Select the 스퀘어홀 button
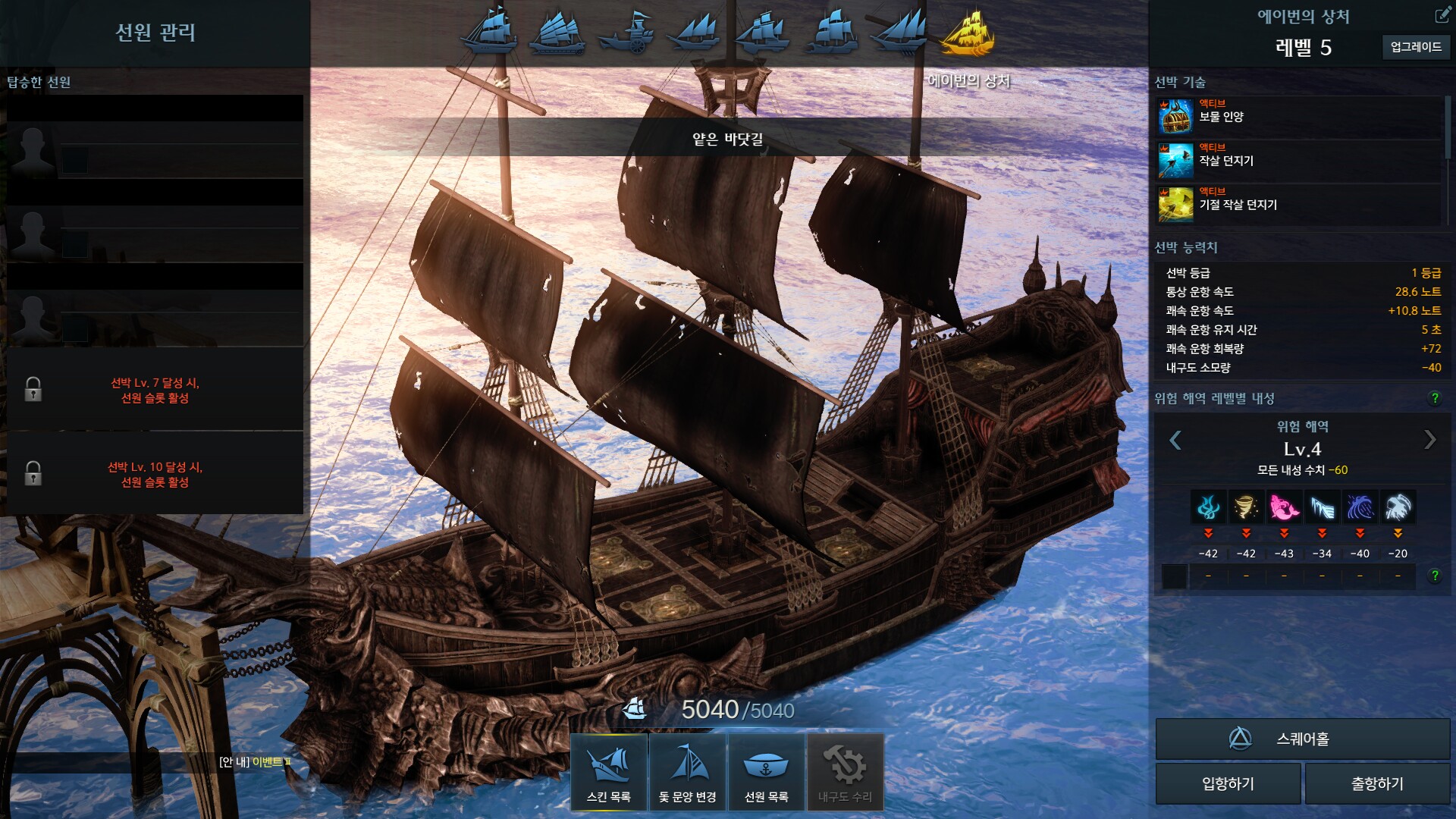 [x=1302, y=739]
